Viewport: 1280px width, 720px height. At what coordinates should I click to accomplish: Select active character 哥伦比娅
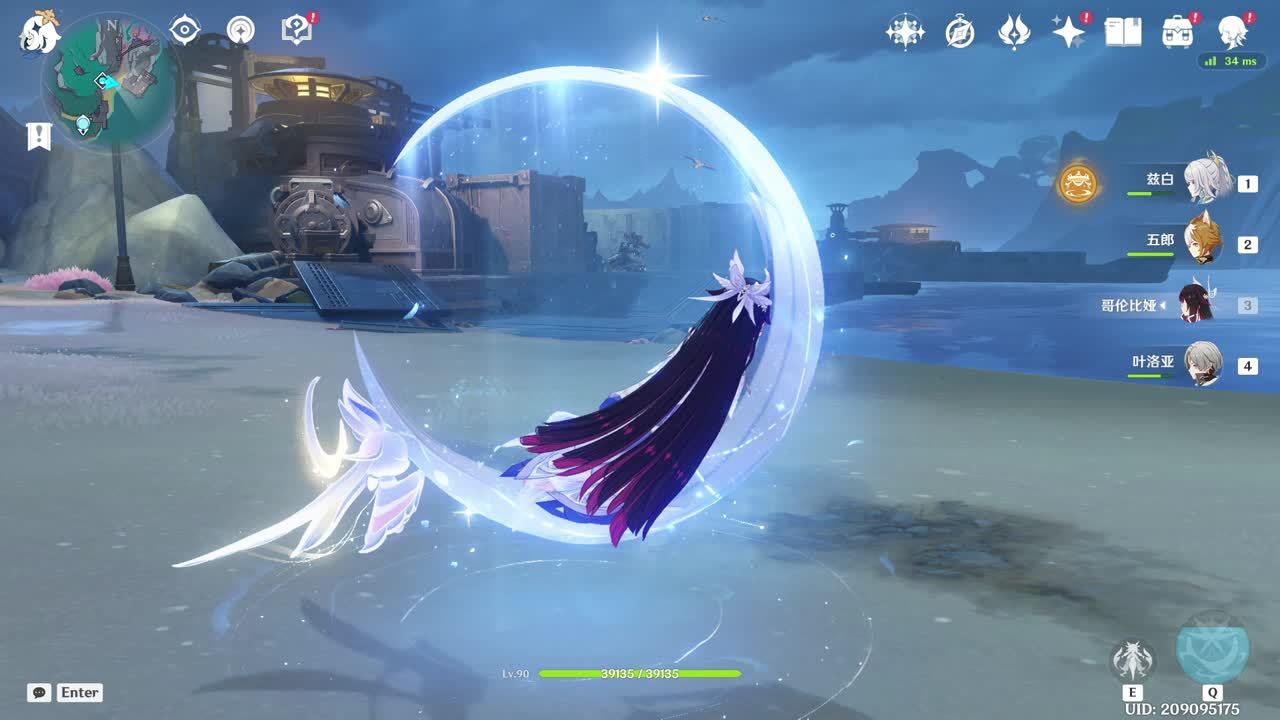tap(1197, 304)
